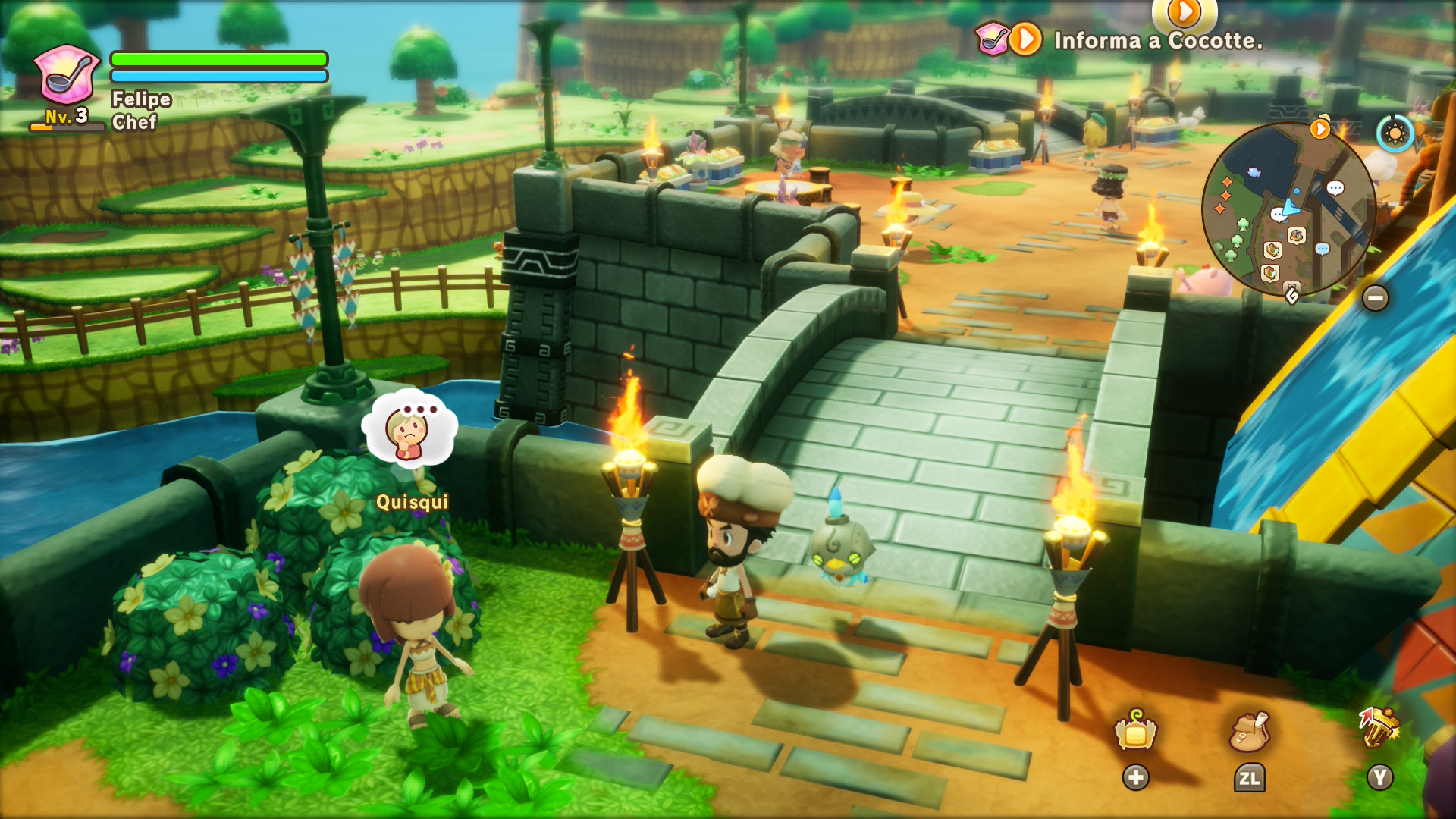Activate the golden lantern icon
The width and height of the screenshot is (1456, 819).
coord(1379,728)
